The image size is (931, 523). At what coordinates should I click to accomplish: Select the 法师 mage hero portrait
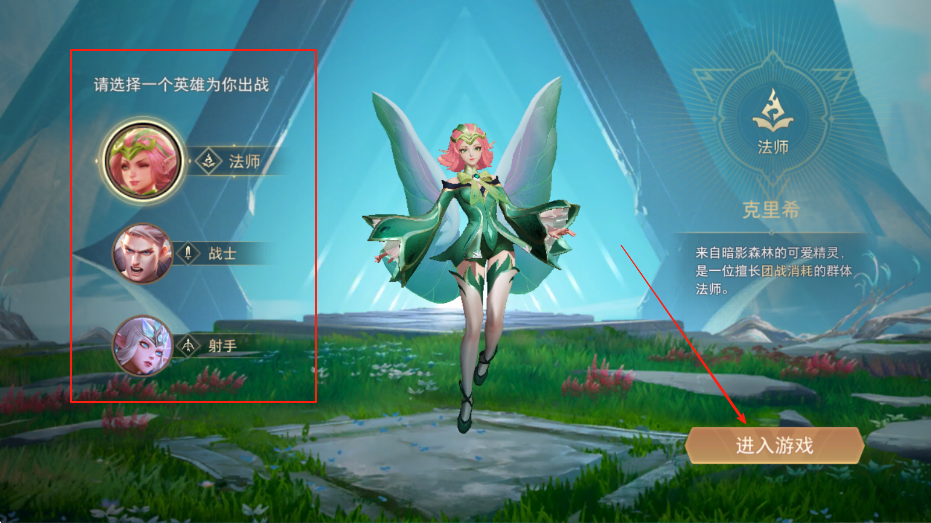click(x=142, y=160)
